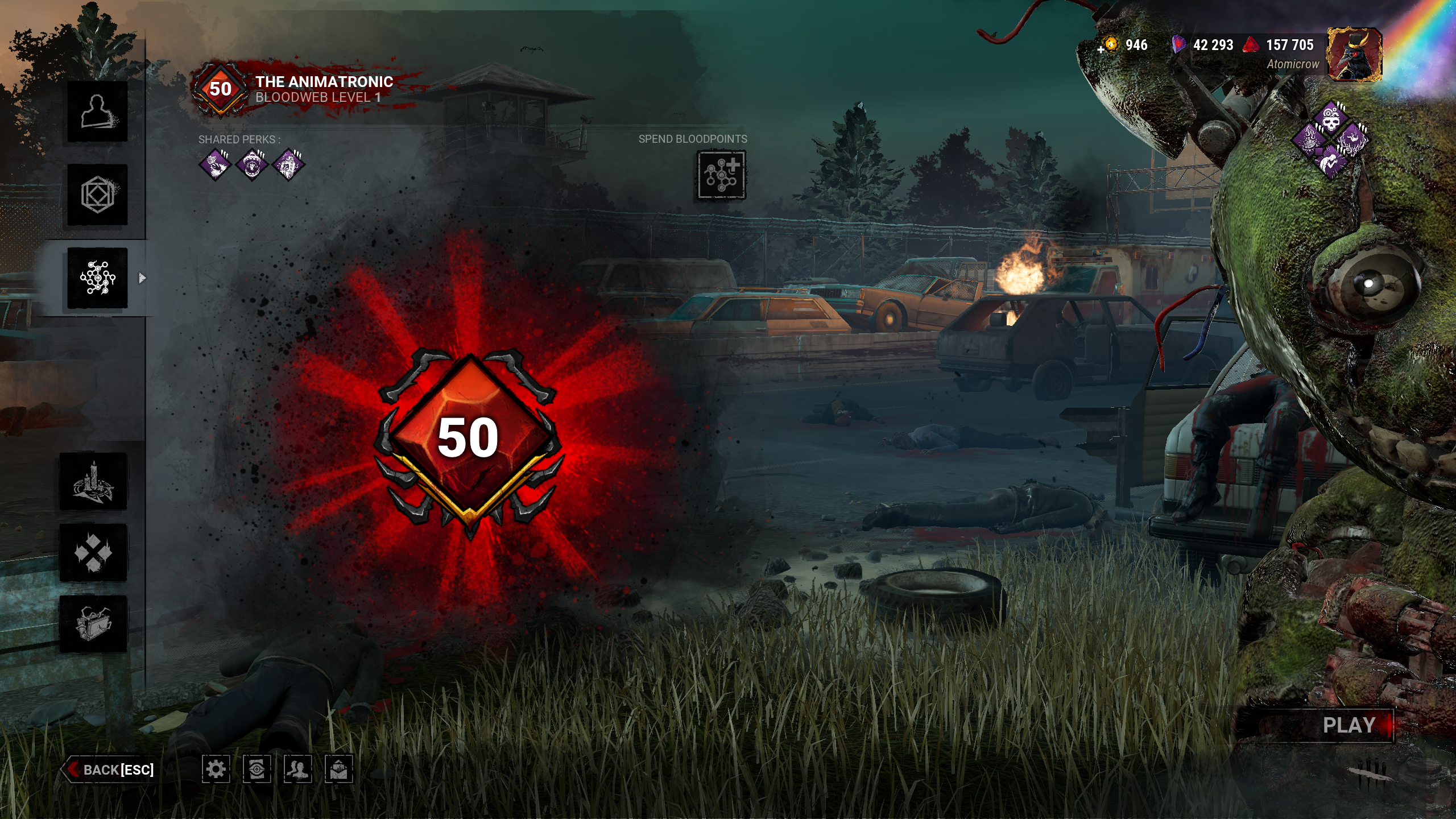The width and height of the screenshot is (1456, 819).
Task: Select the Bloodweb tab in the sidebar
Action: (x=97, y=278)
